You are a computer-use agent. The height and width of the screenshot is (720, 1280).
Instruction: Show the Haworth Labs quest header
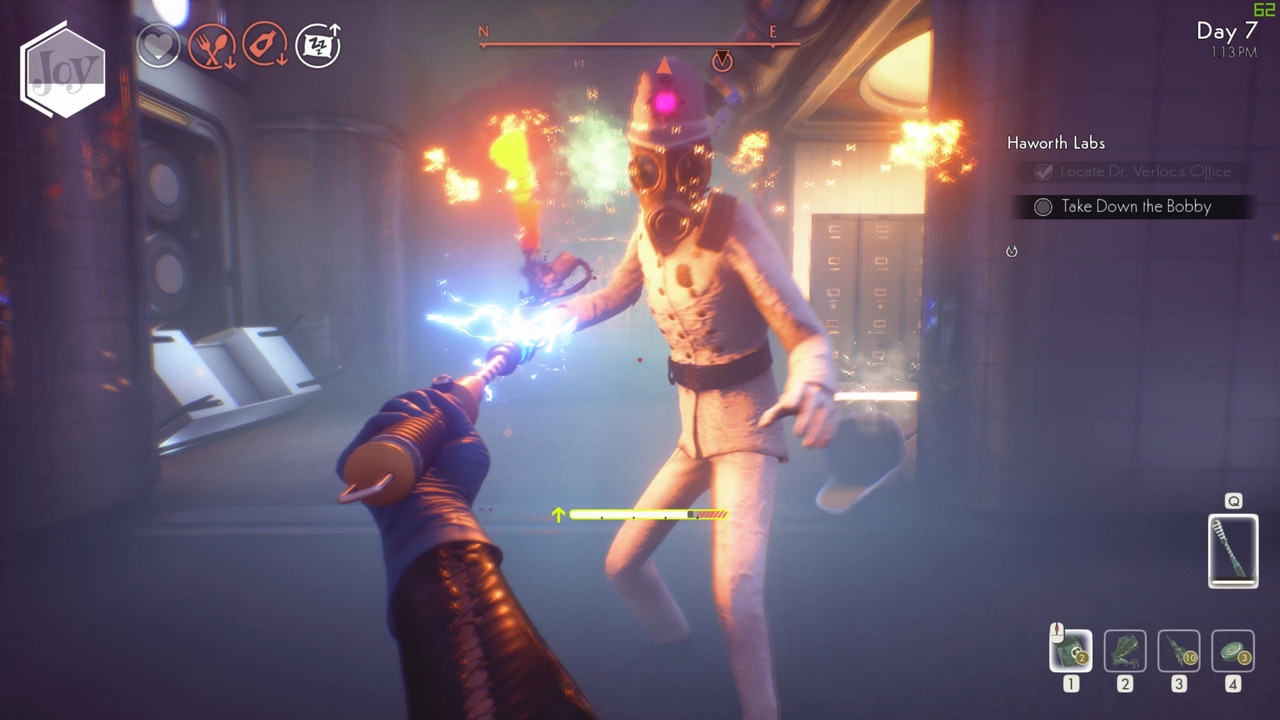1055,143
